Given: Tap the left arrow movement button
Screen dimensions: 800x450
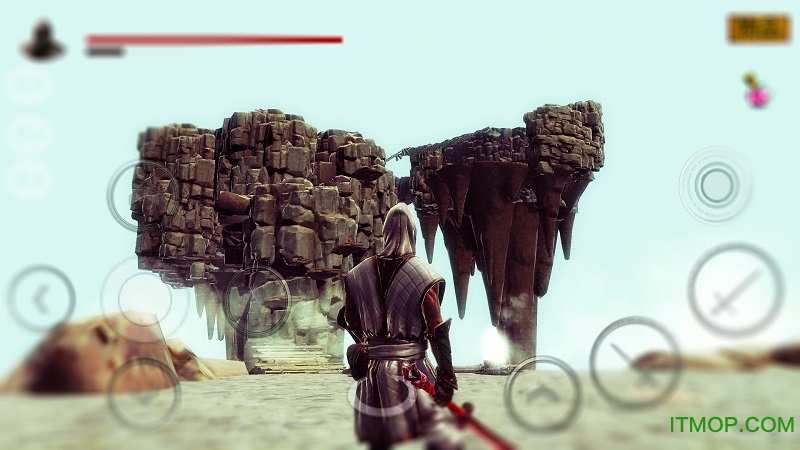Looking at the screenshot, I should (x=41, y=298).
